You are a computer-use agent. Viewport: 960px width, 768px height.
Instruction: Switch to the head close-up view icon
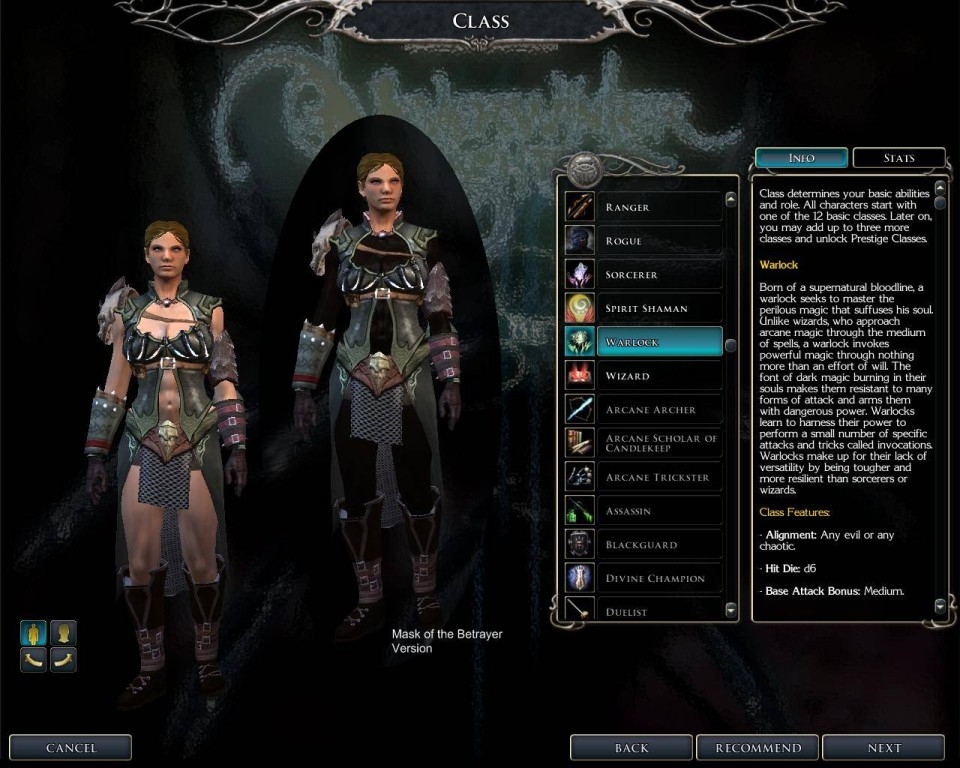click(x=63, y=633)
